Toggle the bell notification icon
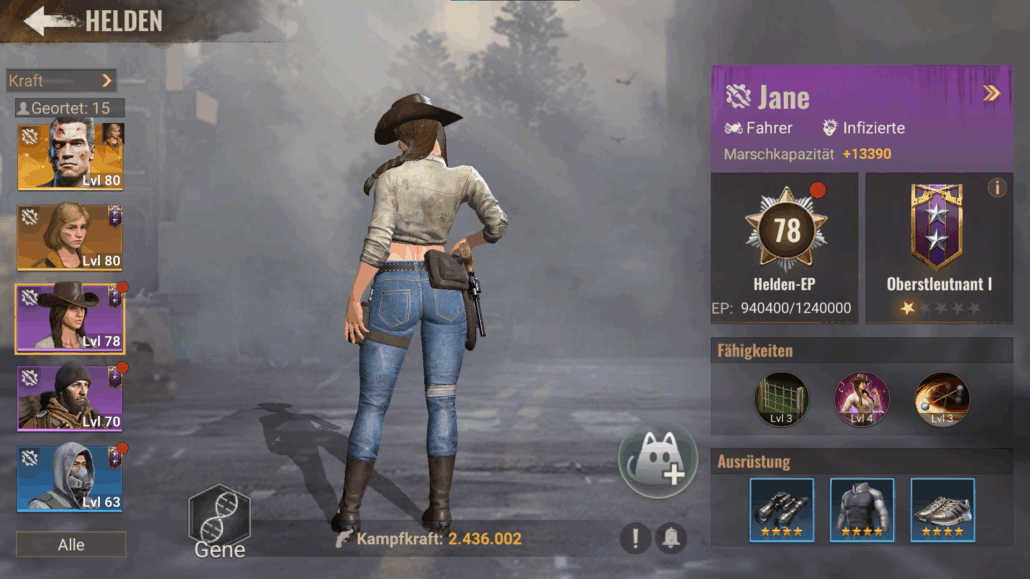 (670, 539)
